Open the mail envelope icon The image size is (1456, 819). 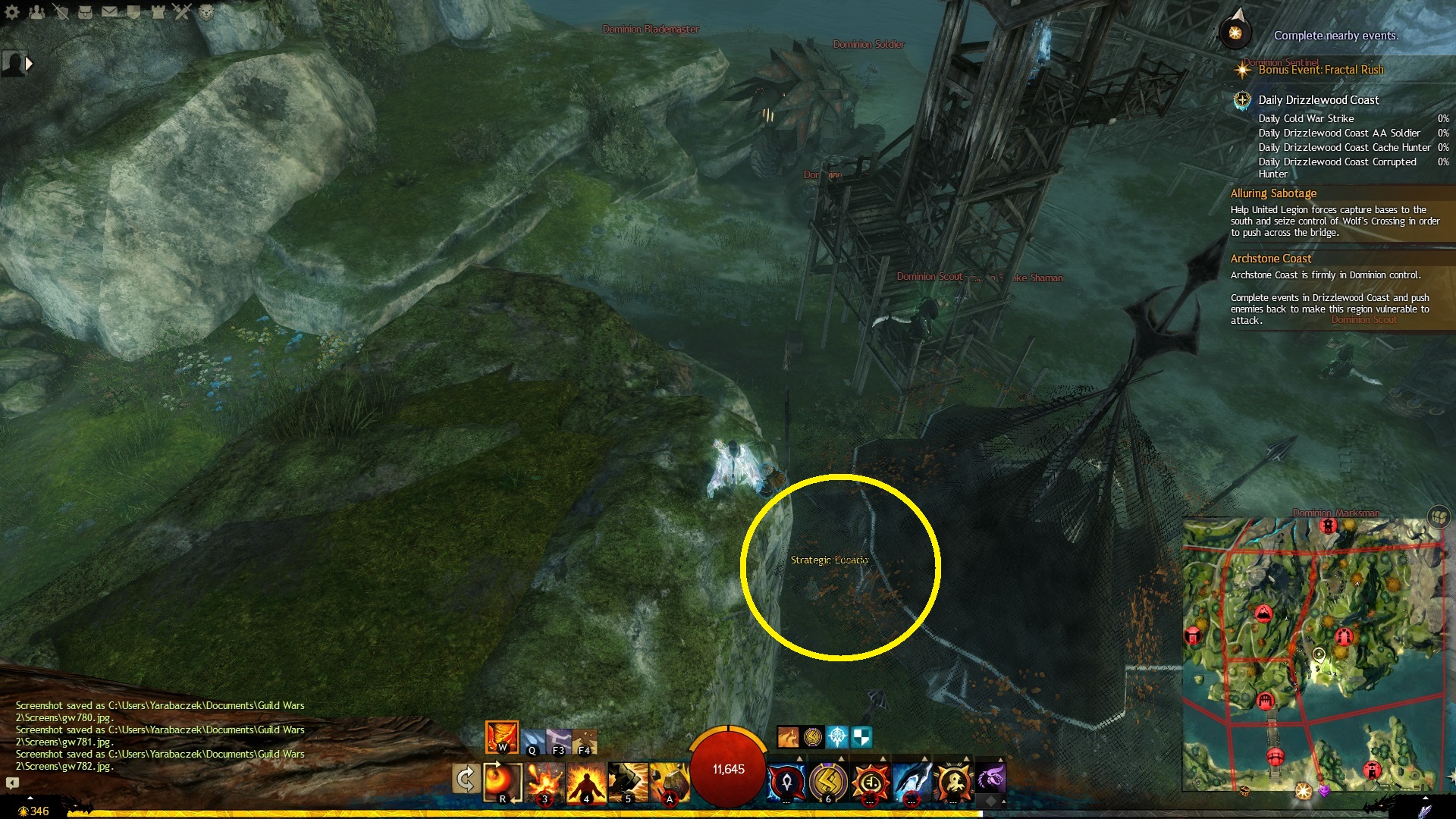110,12
